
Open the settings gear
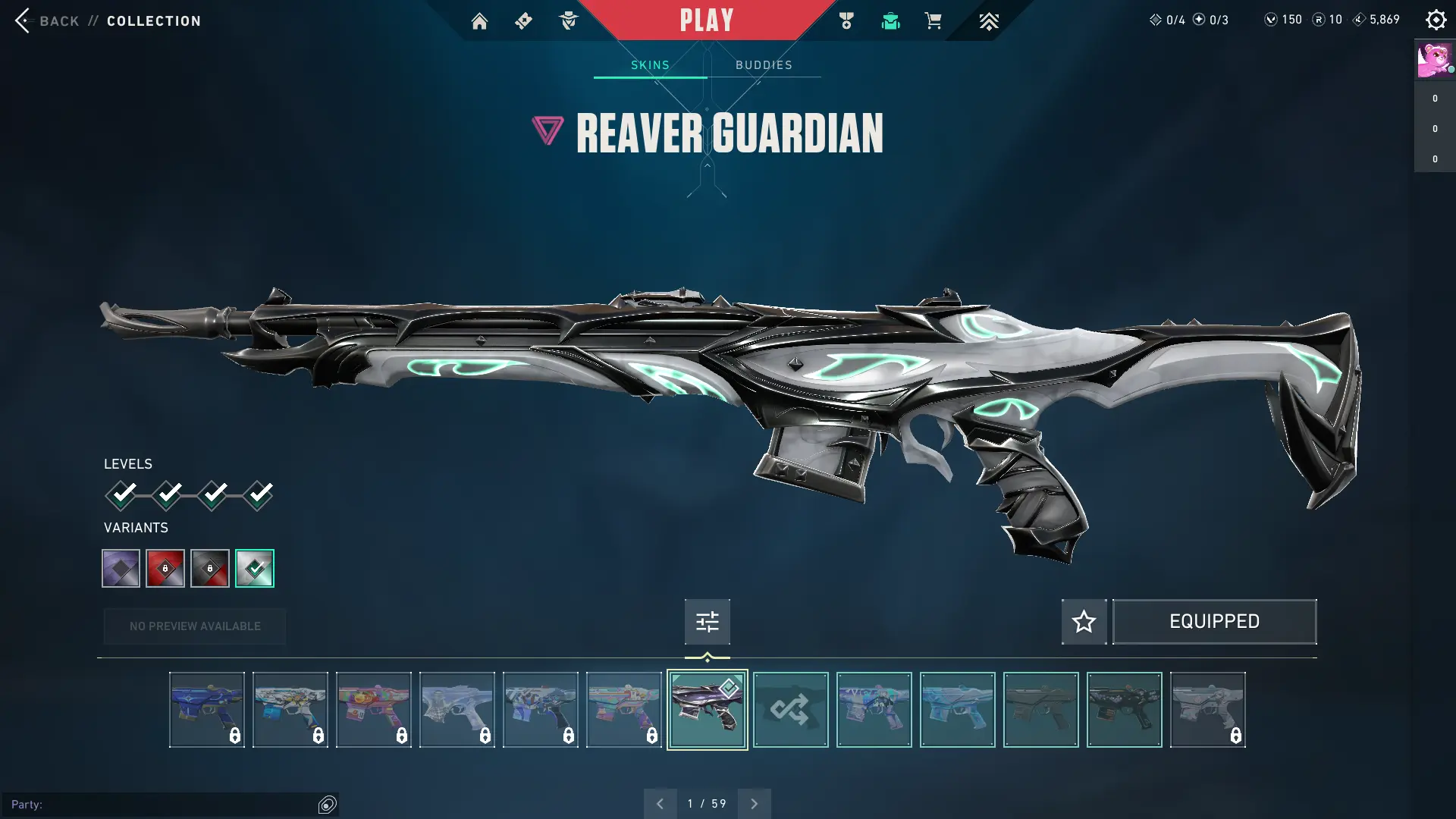pyautogui.click(x=1436, y=20)
